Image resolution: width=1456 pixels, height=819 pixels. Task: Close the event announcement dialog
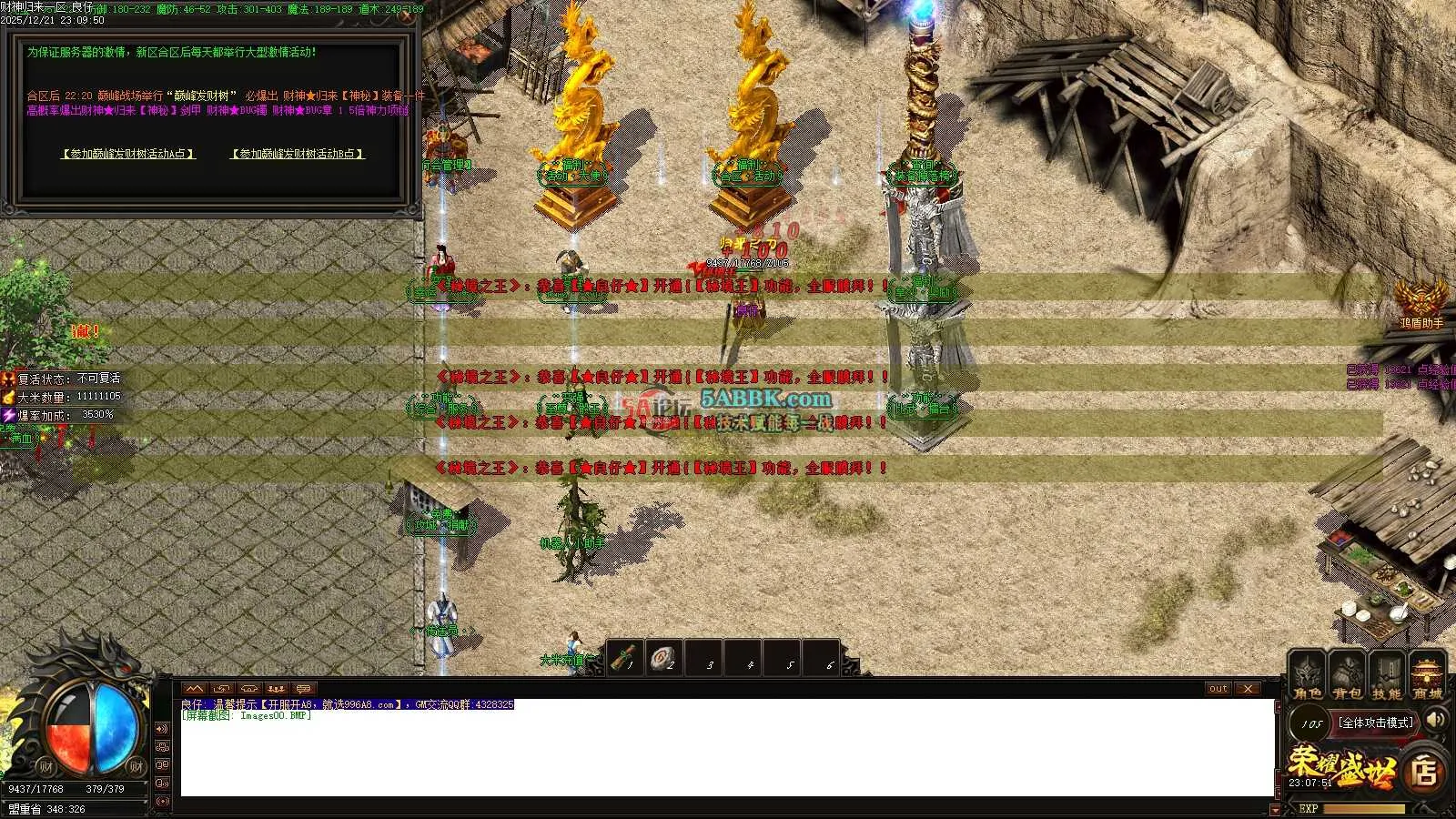[409, 15]
